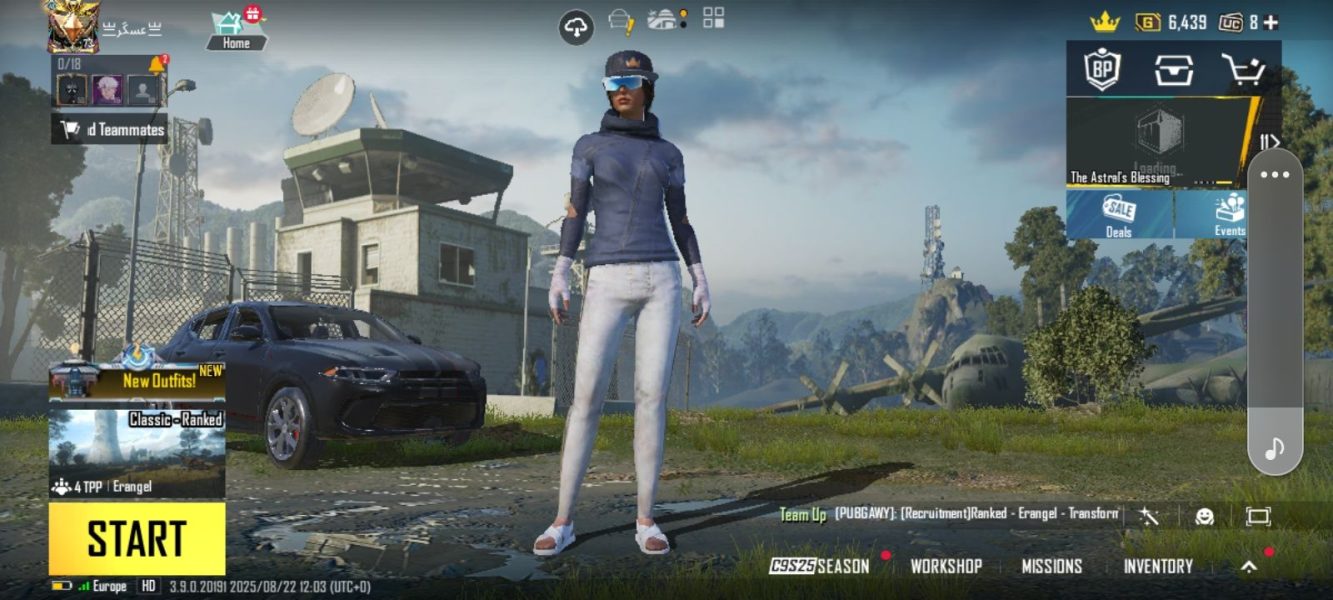Open the cloud download icon

[576, 28]
